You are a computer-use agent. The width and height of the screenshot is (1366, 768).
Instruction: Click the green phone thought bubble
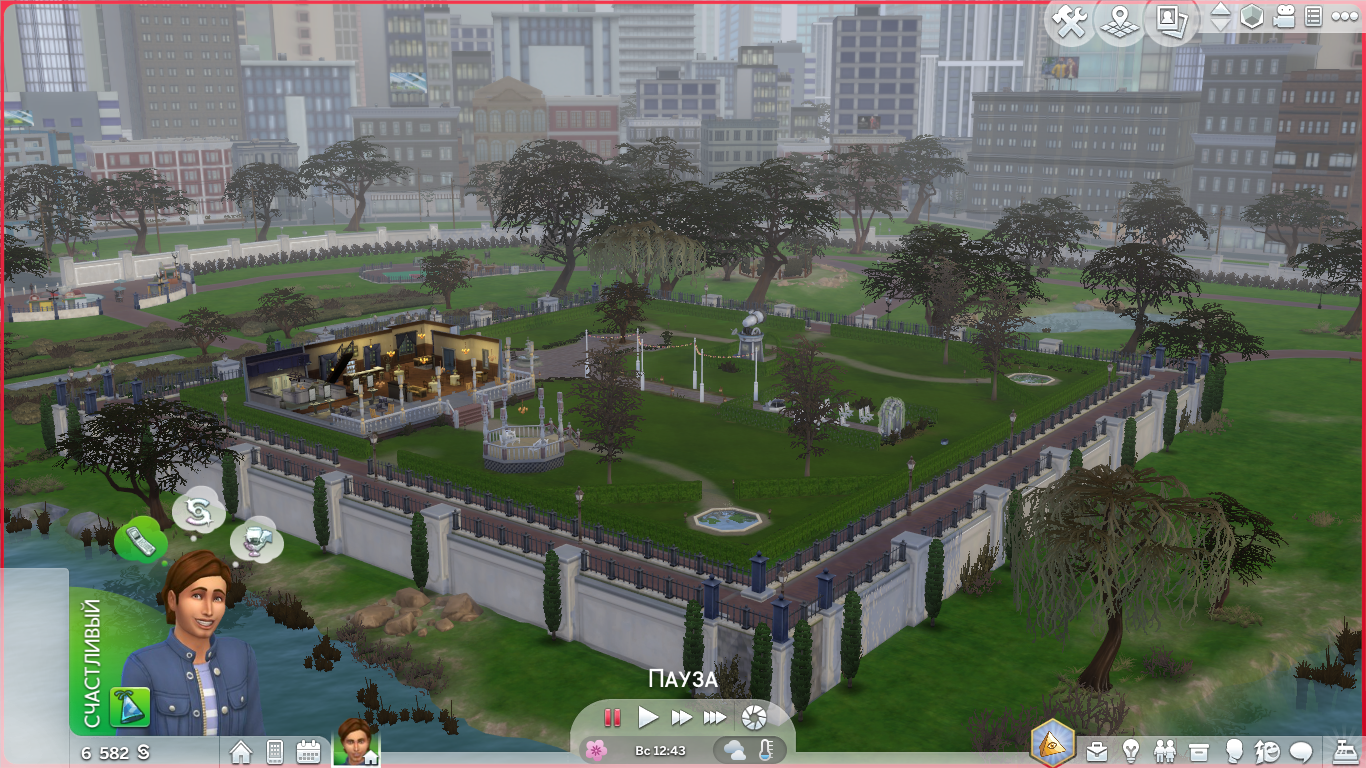coord(140,541)
